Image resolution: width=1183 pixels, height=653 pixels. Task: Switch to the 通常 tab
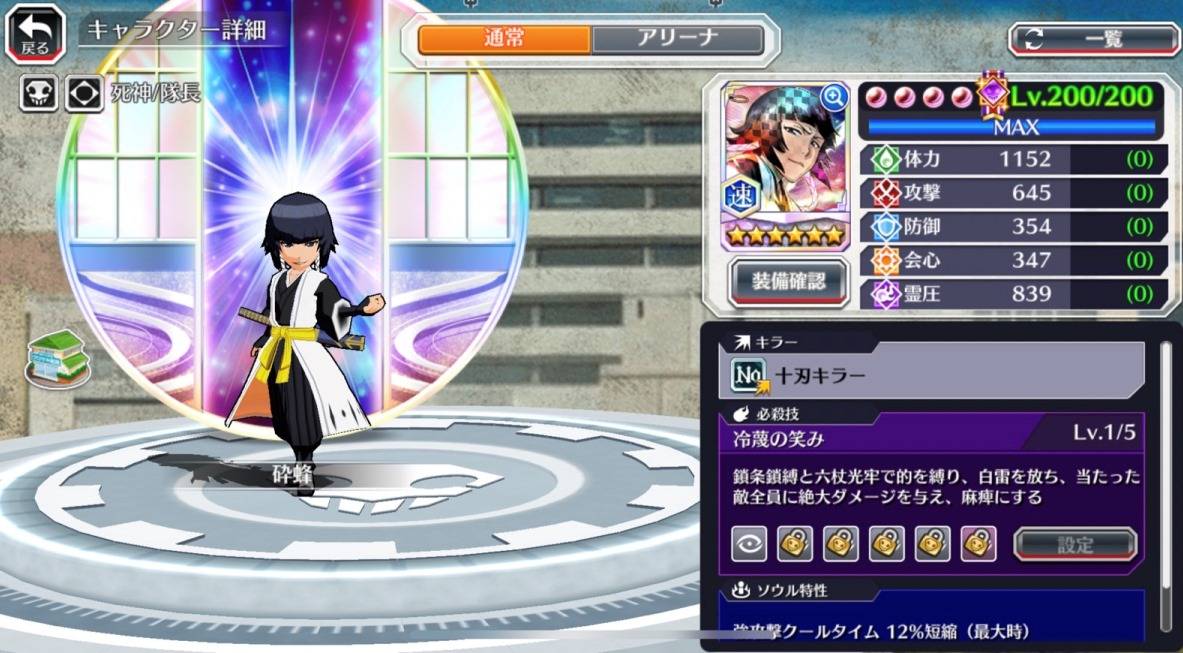click(x=504, y=40)
